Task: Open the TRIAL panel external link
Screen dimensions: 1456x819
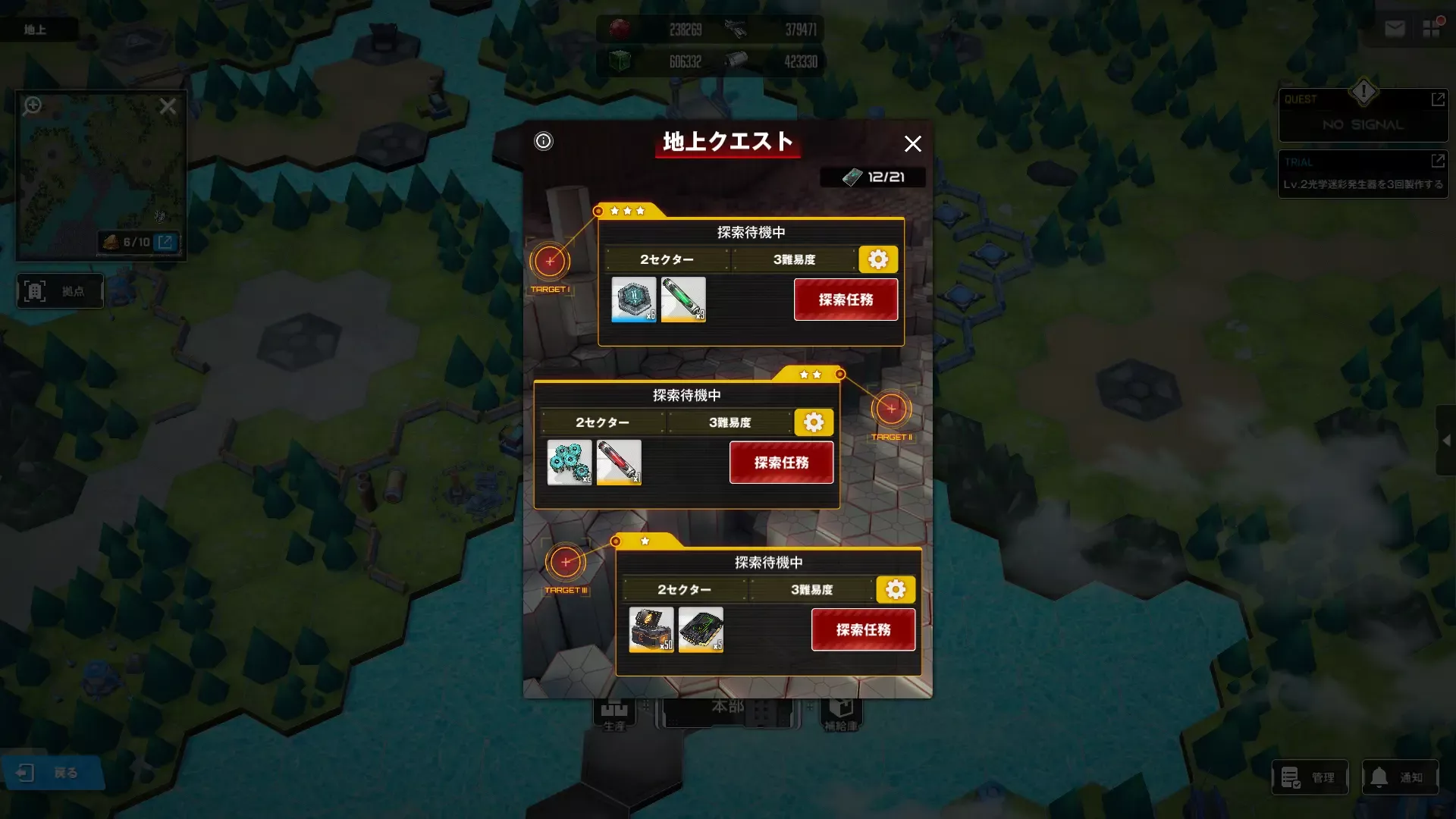Action: (1439, 161)
